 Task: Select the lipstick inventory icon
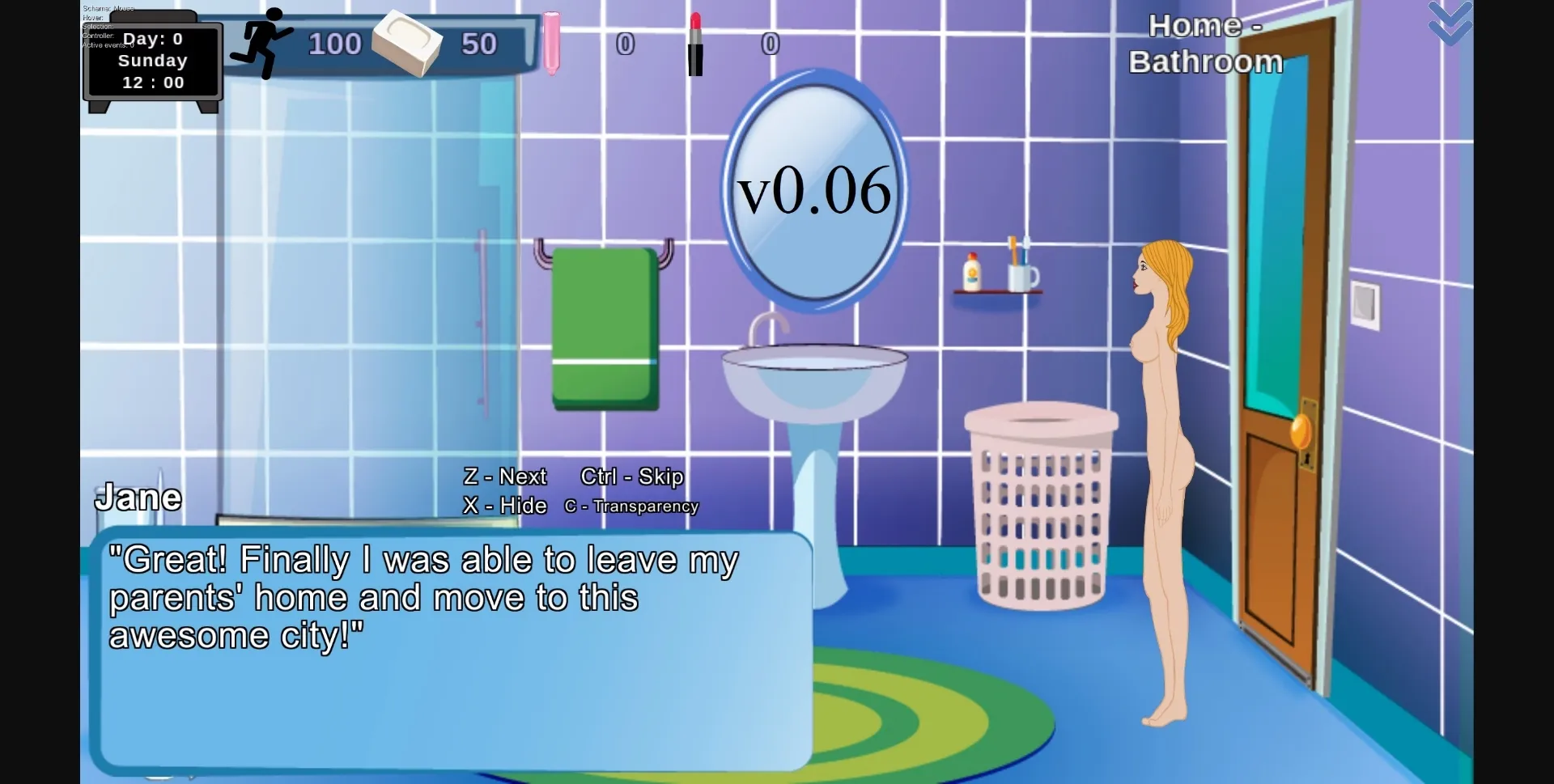[x=694, y=44]
